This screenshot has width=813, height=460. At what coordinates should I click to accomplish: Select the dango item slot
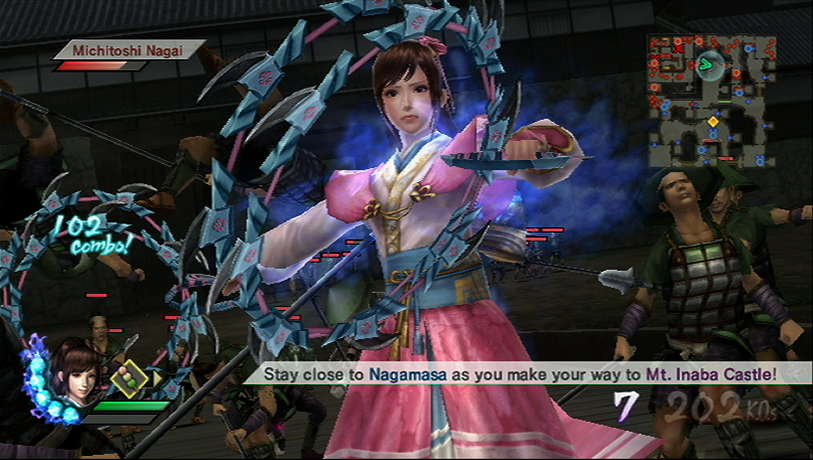tap(130, 380)
